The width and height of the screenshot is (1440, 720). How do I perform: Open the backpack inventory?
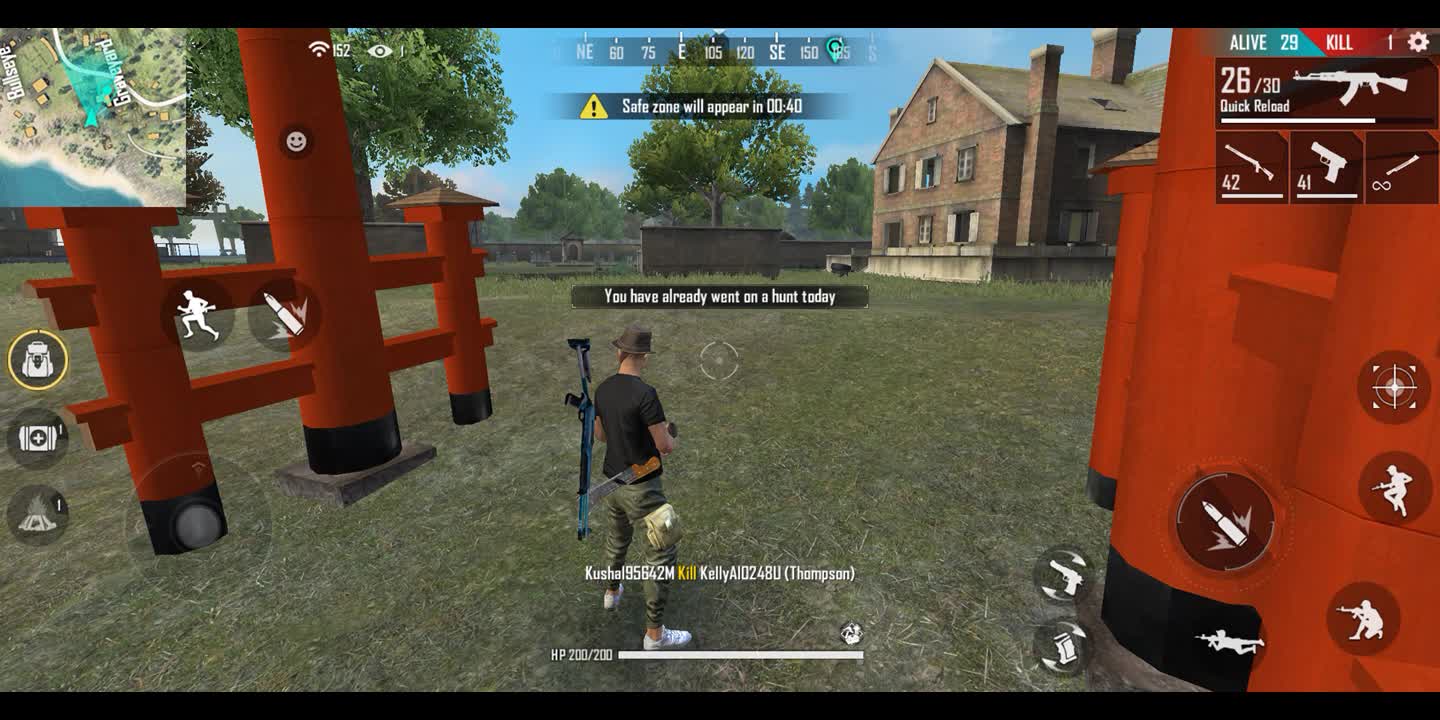[38, 359]
